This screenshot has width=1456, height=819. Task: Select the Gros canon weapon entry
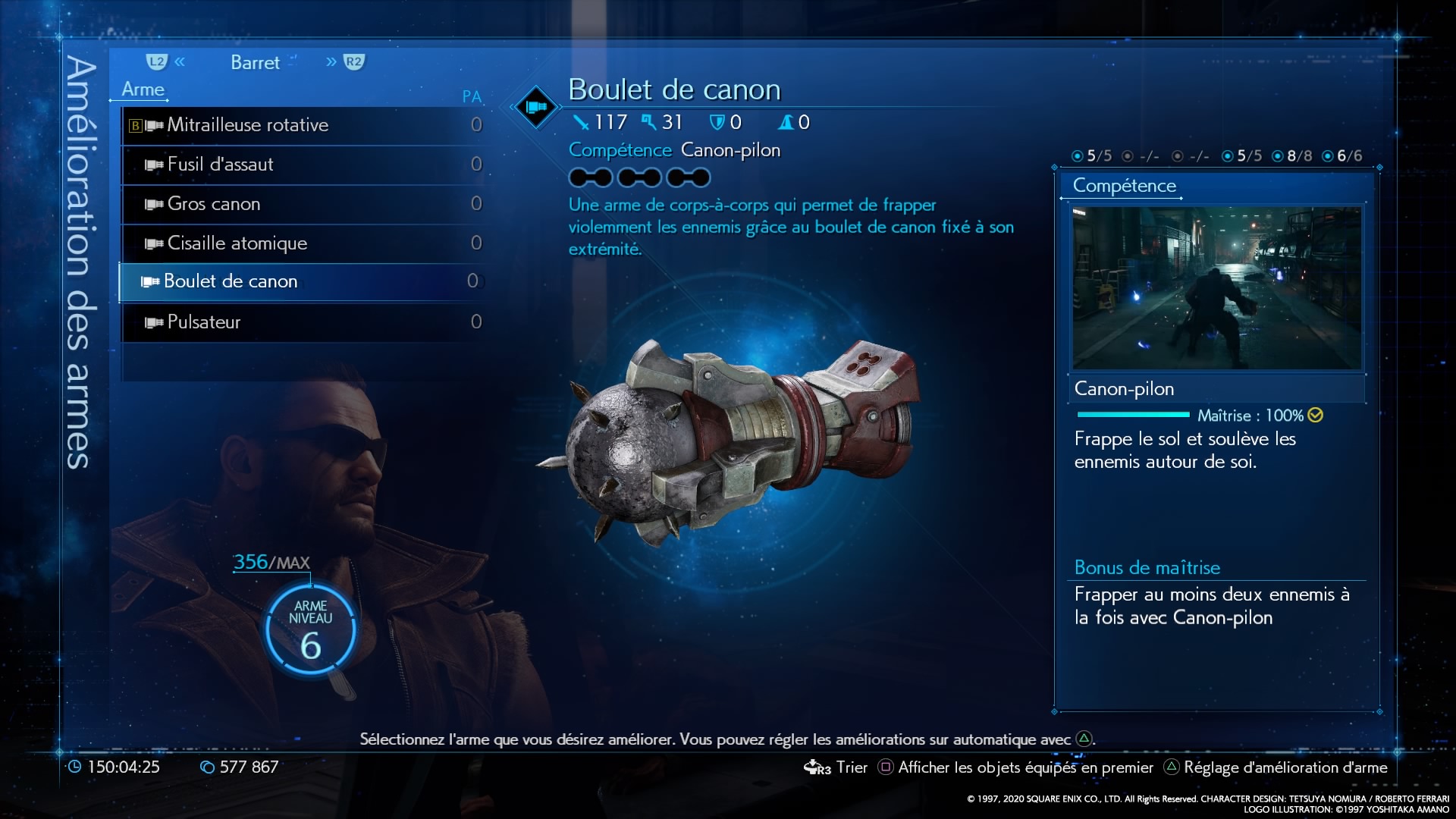303,204
